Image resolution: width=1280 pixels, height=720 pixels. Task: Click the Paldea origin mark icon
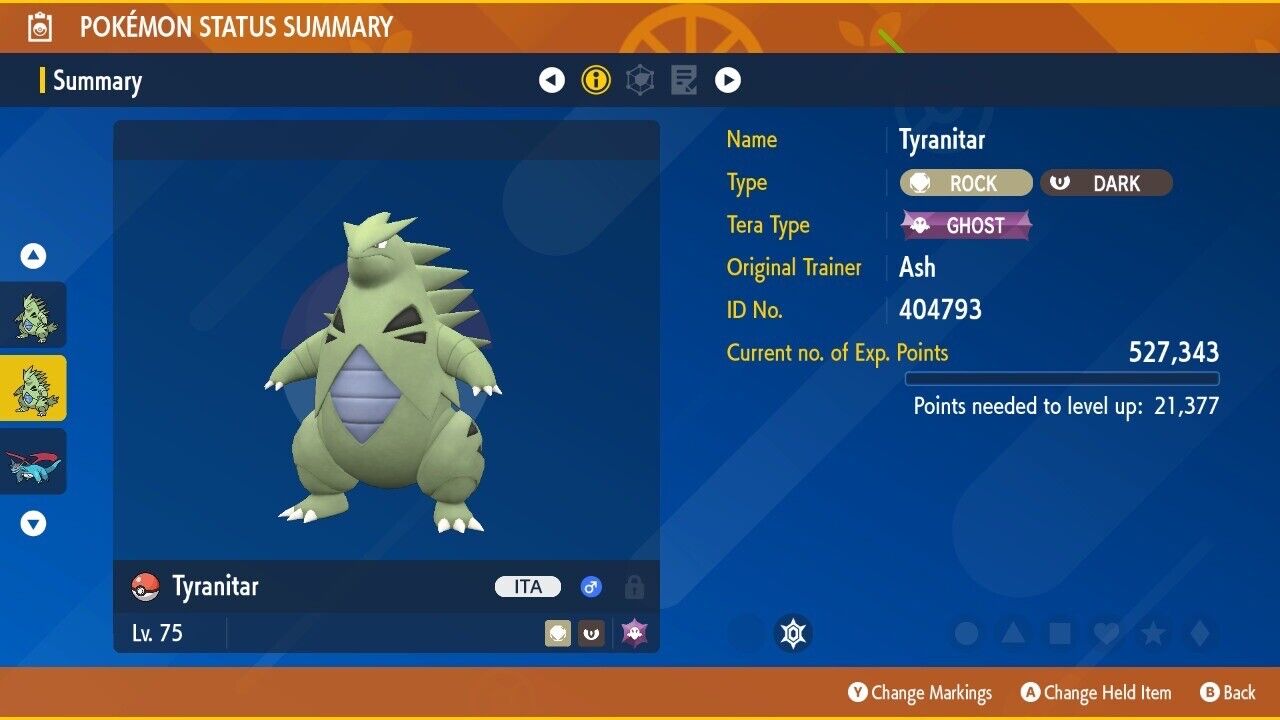(x=793, y=633)
